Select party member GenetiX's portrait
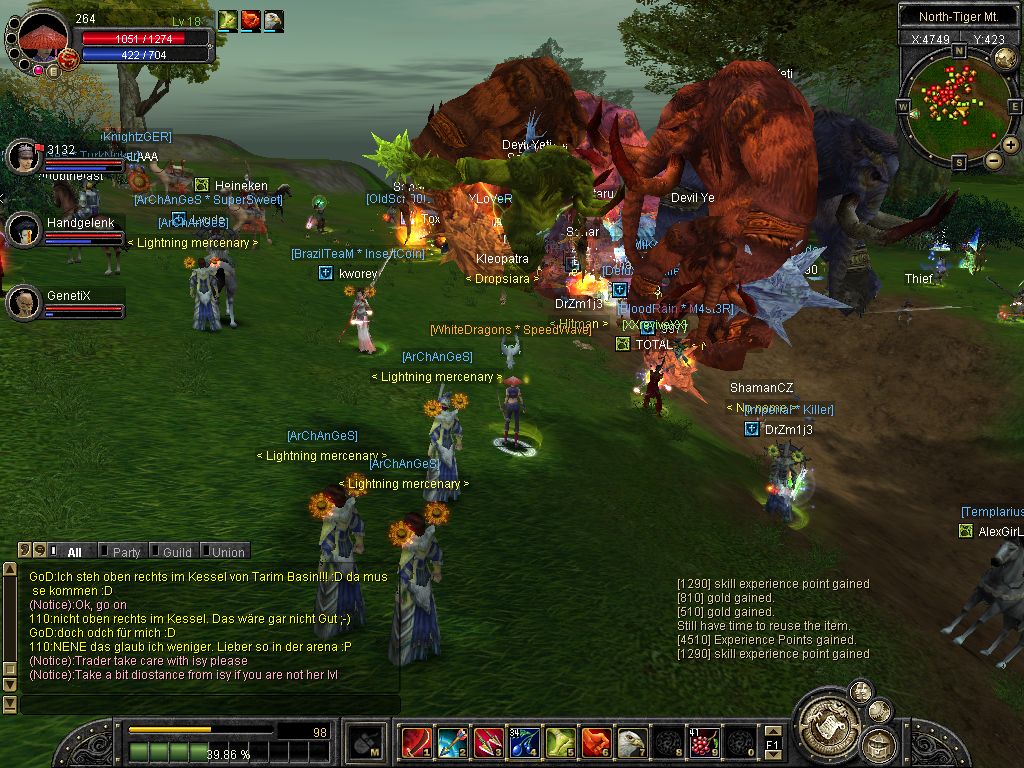1024x768 pixels. pyautogui.click(x=23, y=302)
